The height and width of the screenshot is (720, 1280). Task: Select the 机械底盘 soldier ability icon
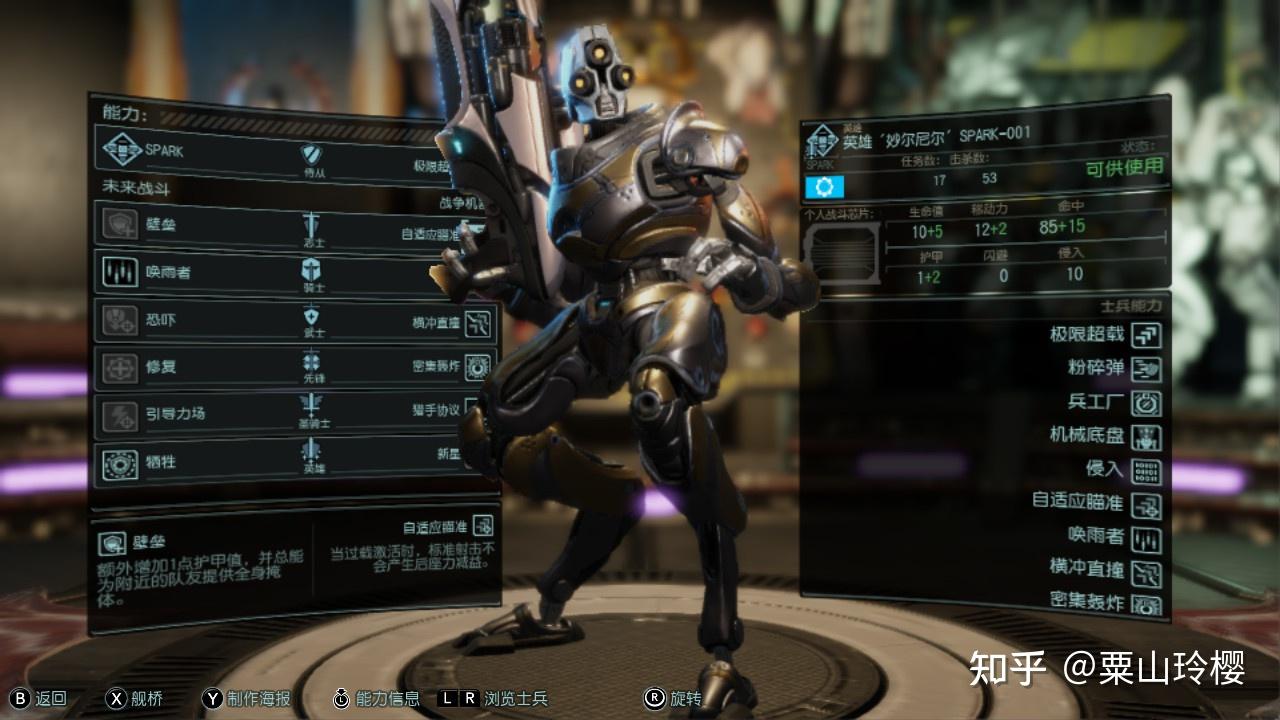(x=1146, y=437)
